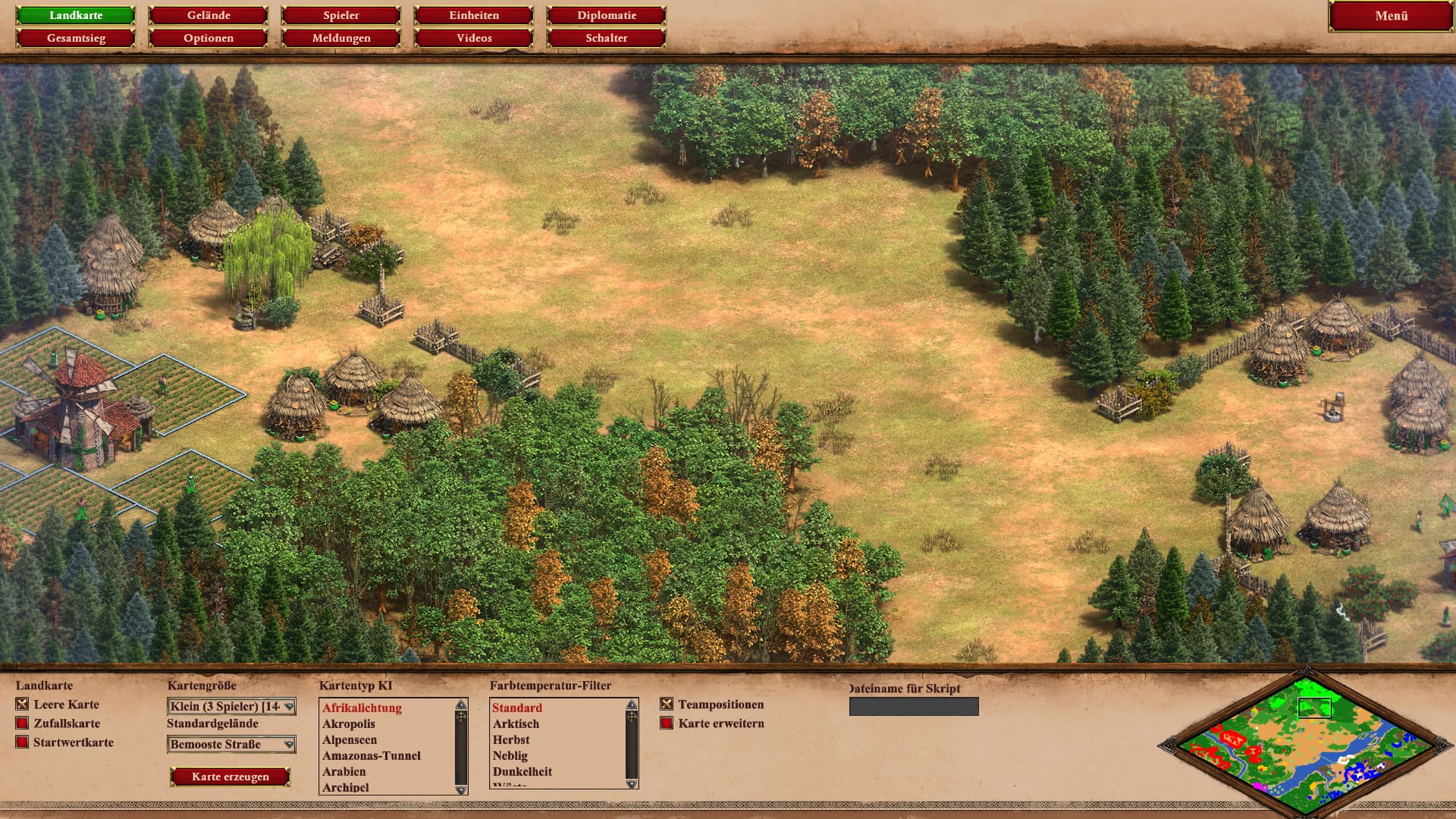Open the Spieler tab
The width and height of the screenshot is (1456, 819).
coord(341,15)
